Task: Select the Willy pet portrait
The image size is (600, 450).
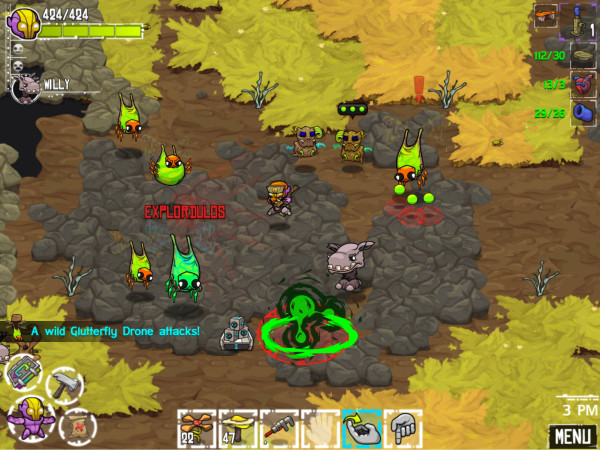Action: pos(24,88)
